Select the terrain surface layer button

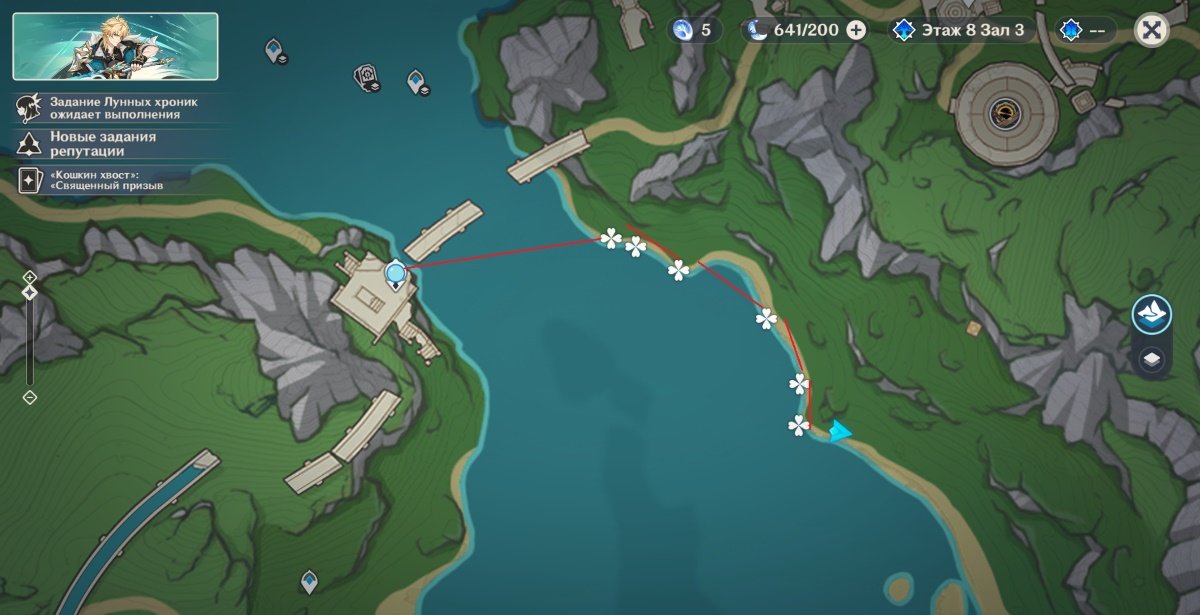pyautogui.click(x=1151, y=314)
